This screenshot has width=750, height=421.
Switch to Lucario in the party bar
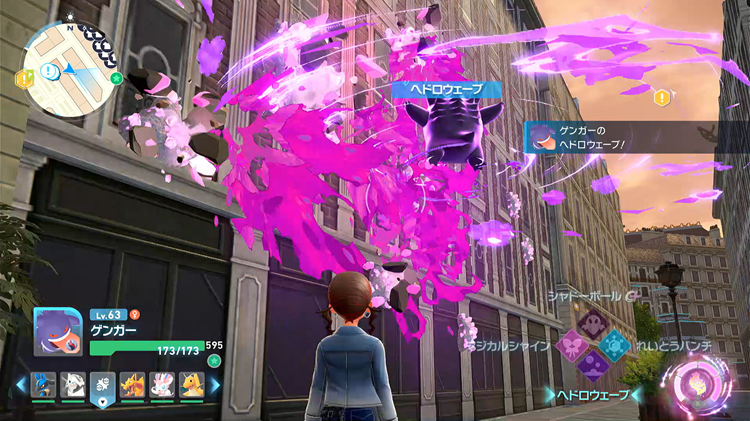click(x=43, y=384)
